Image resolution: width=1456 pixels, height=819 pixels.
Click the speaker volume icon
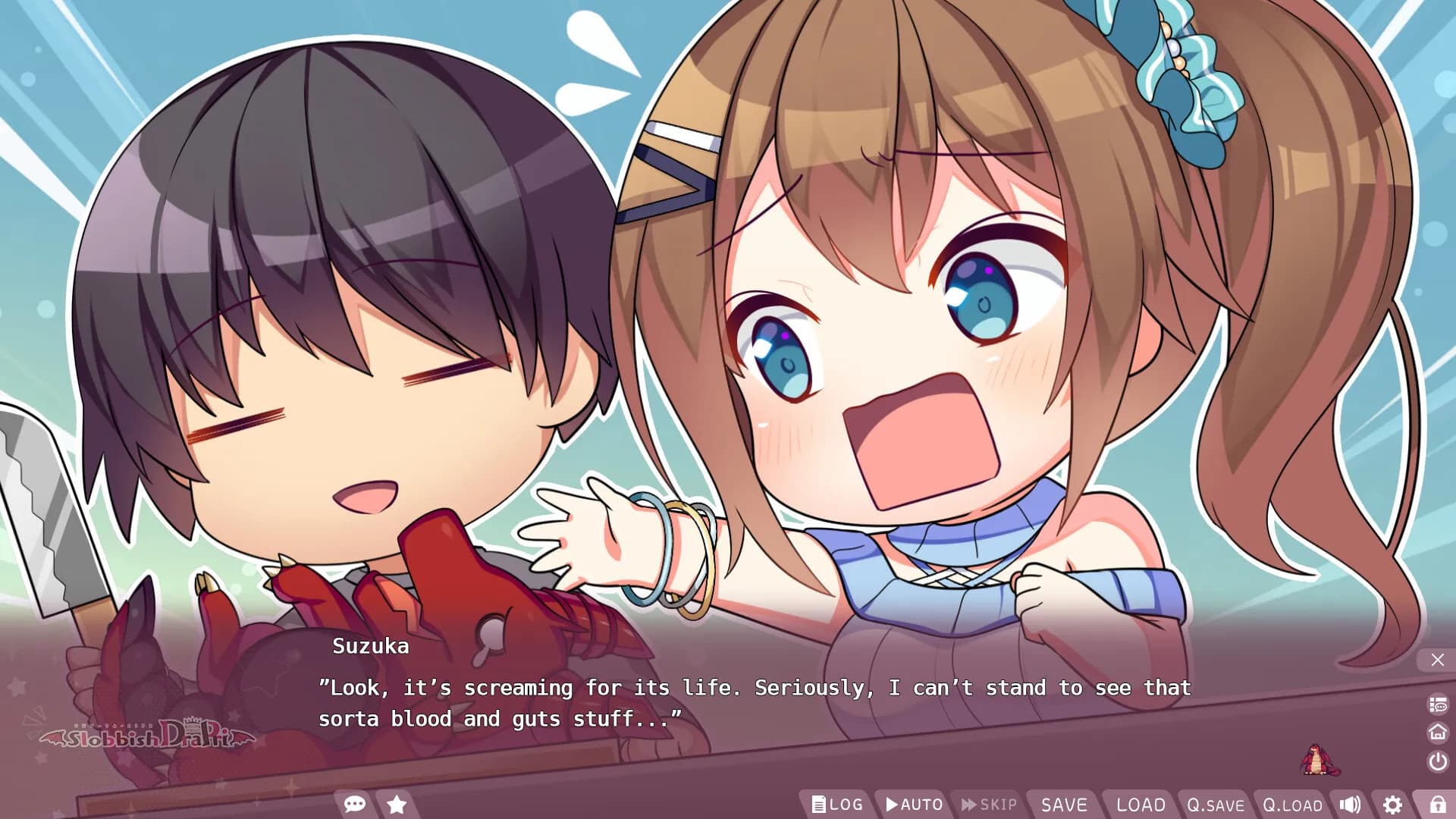click(1350, 805)
